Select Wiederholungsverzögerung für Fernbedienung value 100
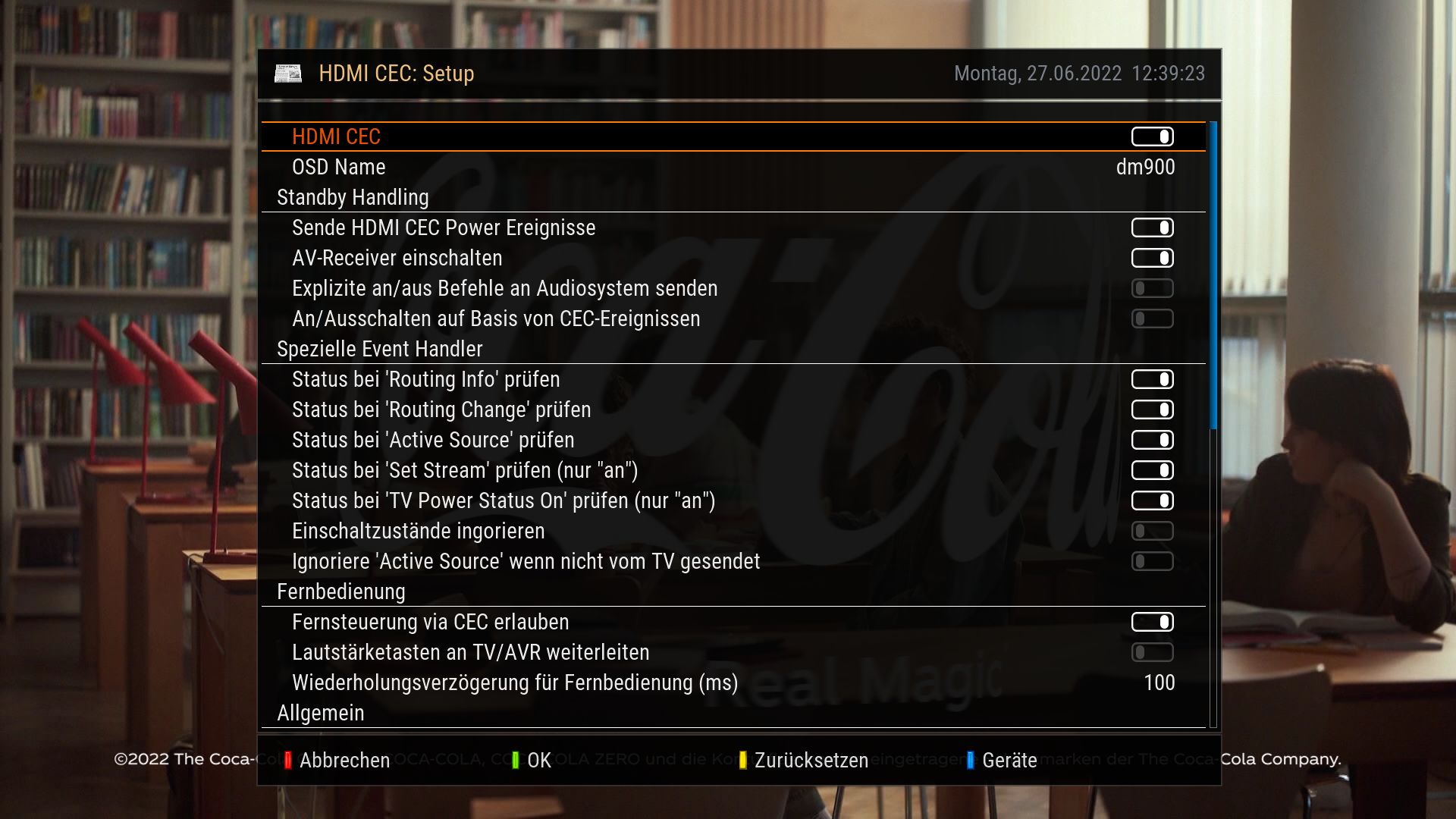The width and height of the screenshot is (1456, 819). coord(1159,682)
